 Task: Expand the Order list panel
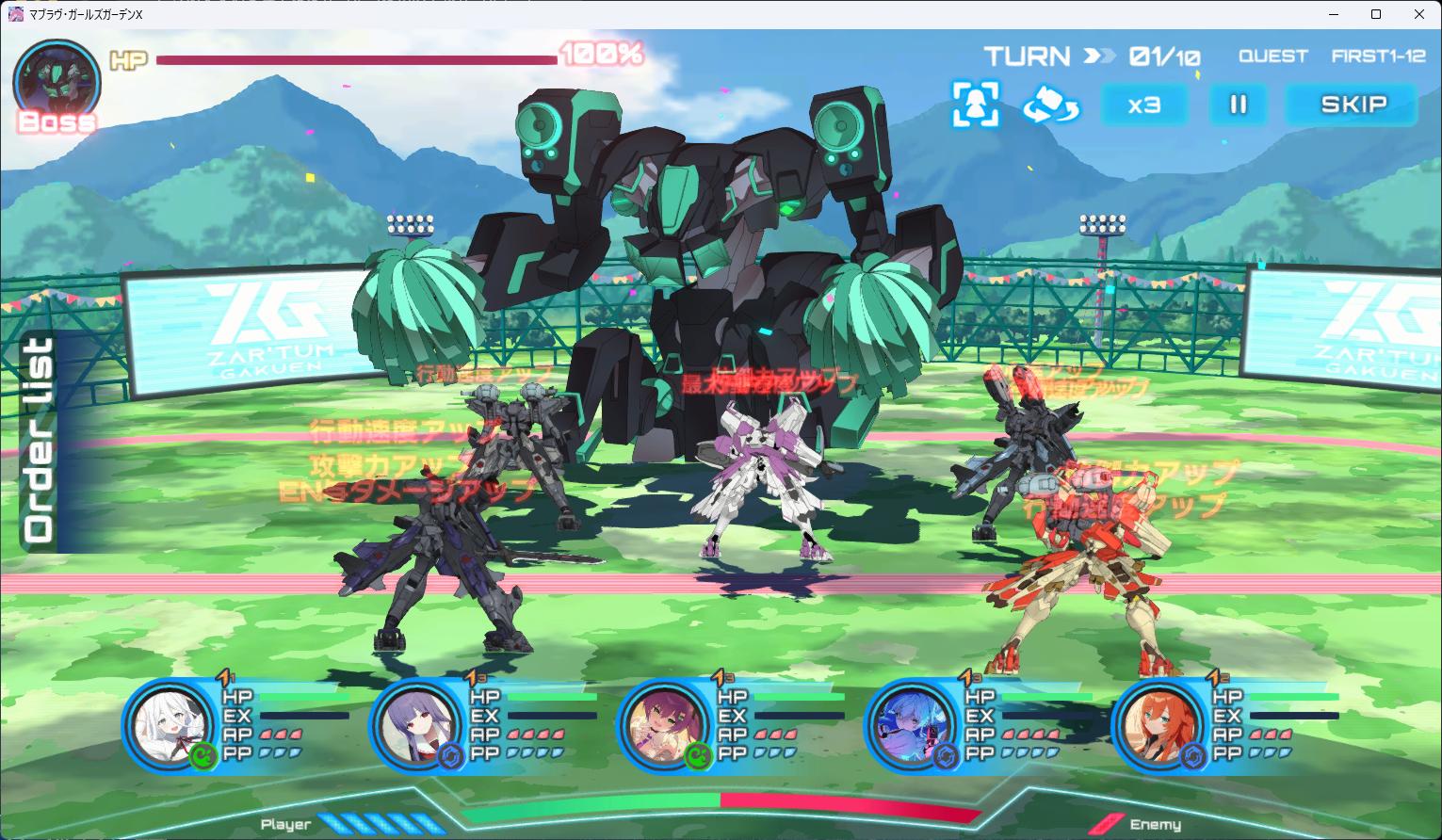coord(40,440)
